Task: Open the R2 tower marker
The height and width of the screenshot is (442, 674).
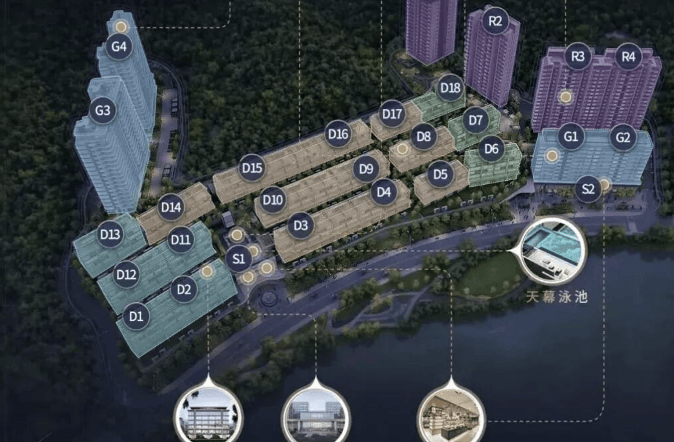Action: pos(495,20)
